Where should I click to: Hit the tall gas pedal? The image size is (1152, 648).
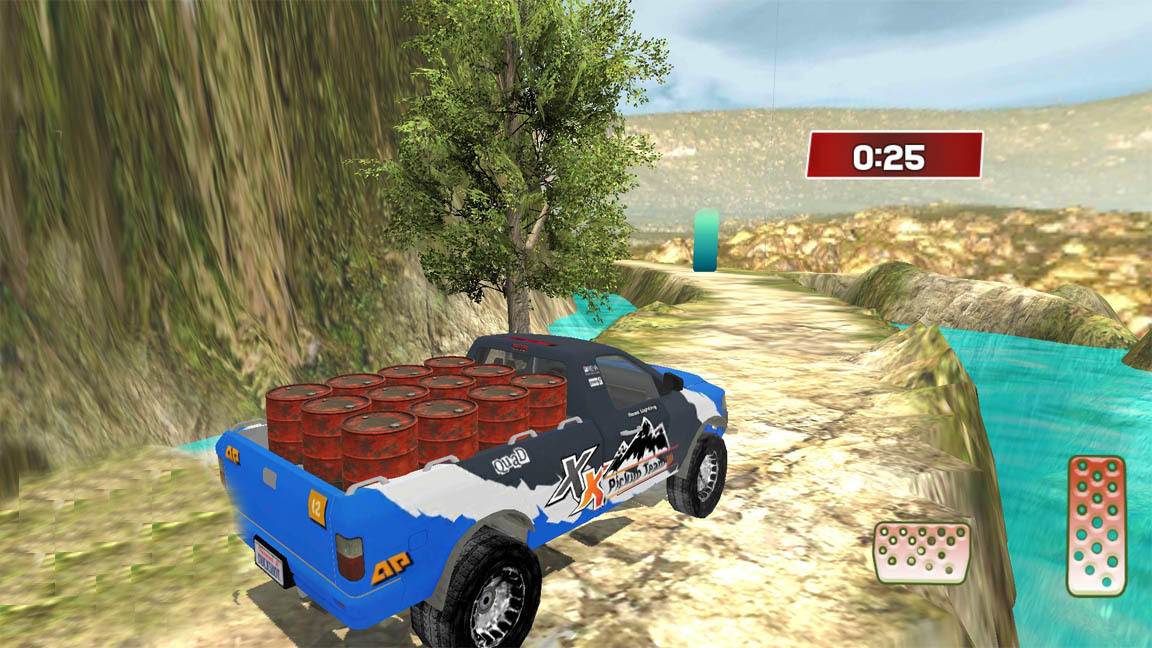tap(1096, 525)
